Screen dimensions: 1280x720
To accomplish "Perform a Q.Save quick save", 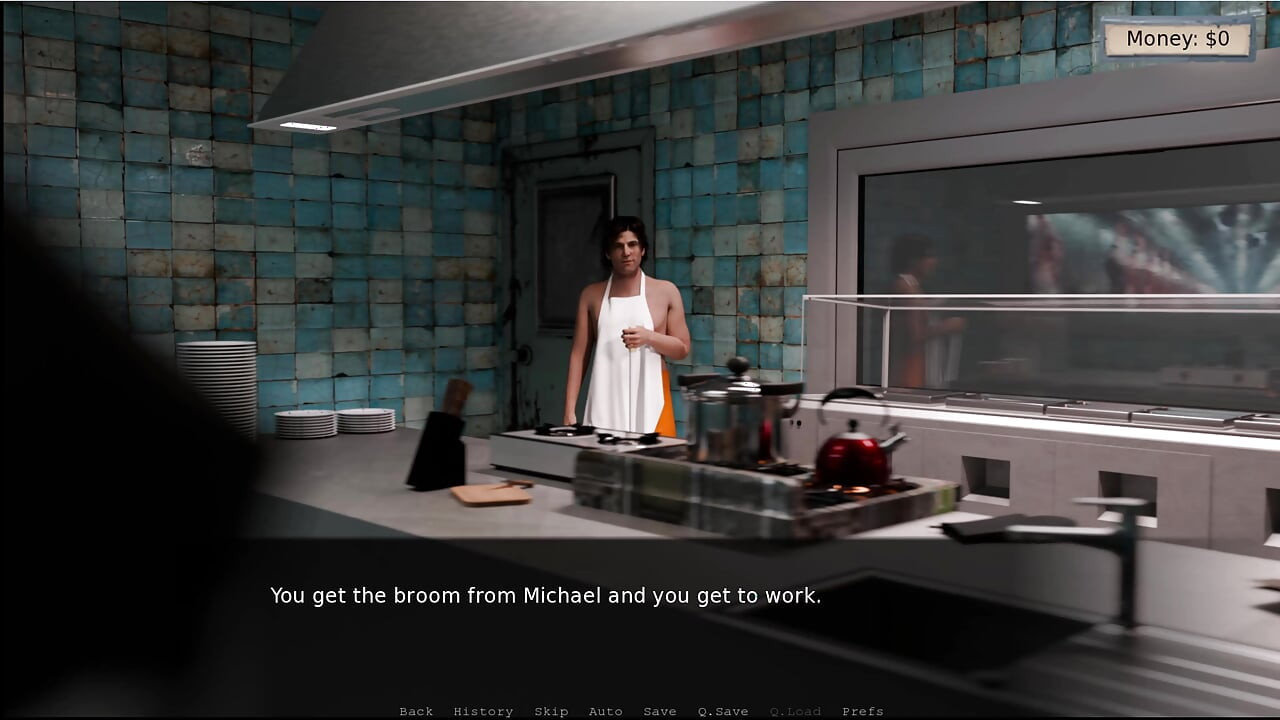I will coord(722,711).
